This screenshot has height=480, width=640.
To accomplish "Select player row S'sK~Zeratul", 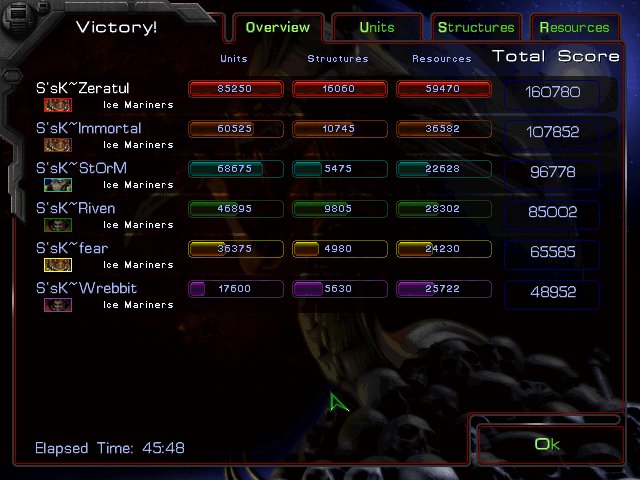I will [83, 89].
